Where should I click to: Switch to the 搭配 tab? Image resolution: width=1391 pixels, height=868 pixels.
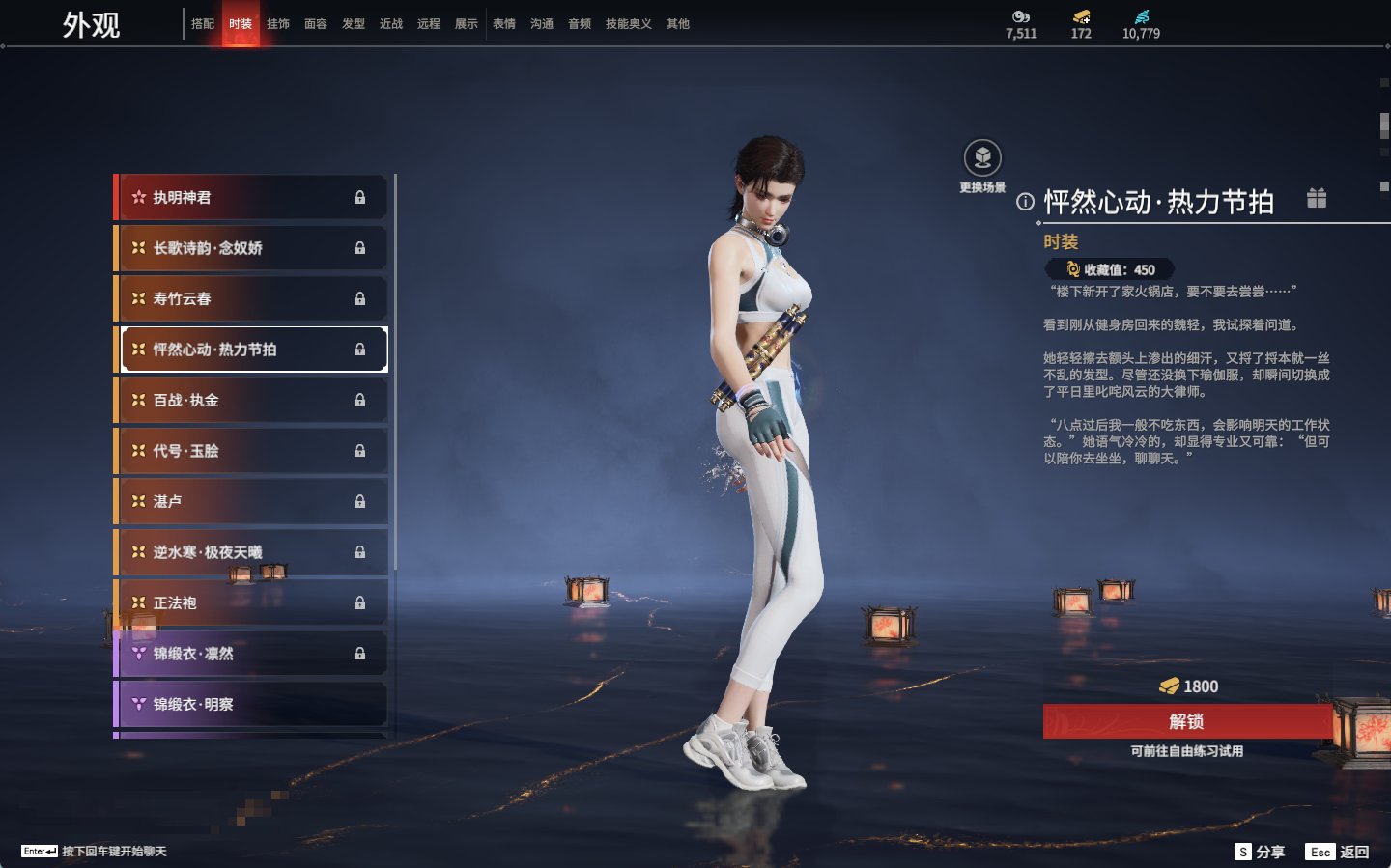203,24
